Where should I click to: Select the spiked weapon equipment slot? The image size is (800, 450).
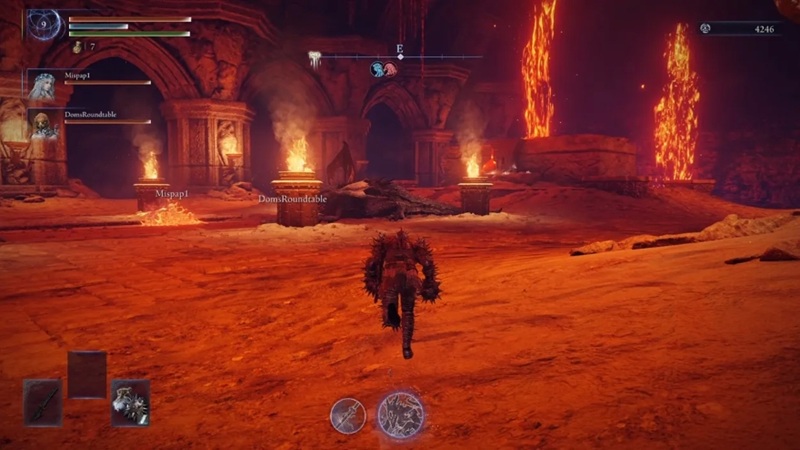pyautogui.click(x=130, y=403)
